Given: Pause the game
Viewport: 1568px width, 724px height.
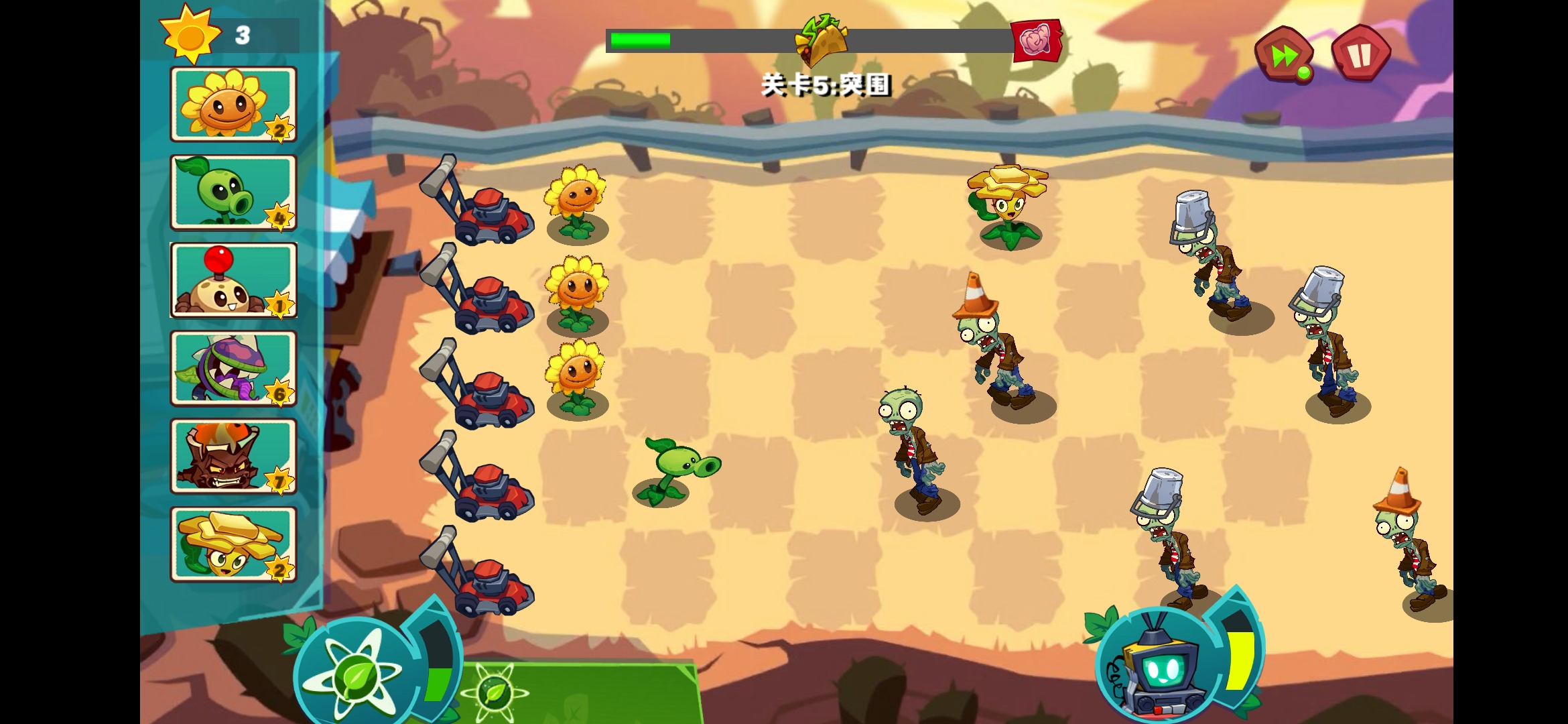Looking at the screenshot, I should [x=1360, y=54].
